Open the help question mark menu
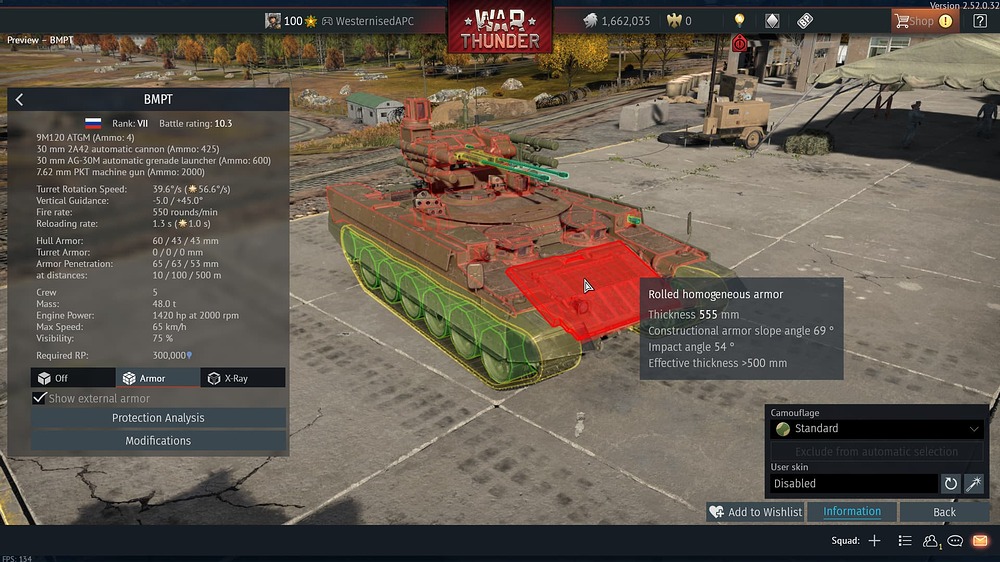Viewport: 1000px width, 562px height. coord(980,21)
